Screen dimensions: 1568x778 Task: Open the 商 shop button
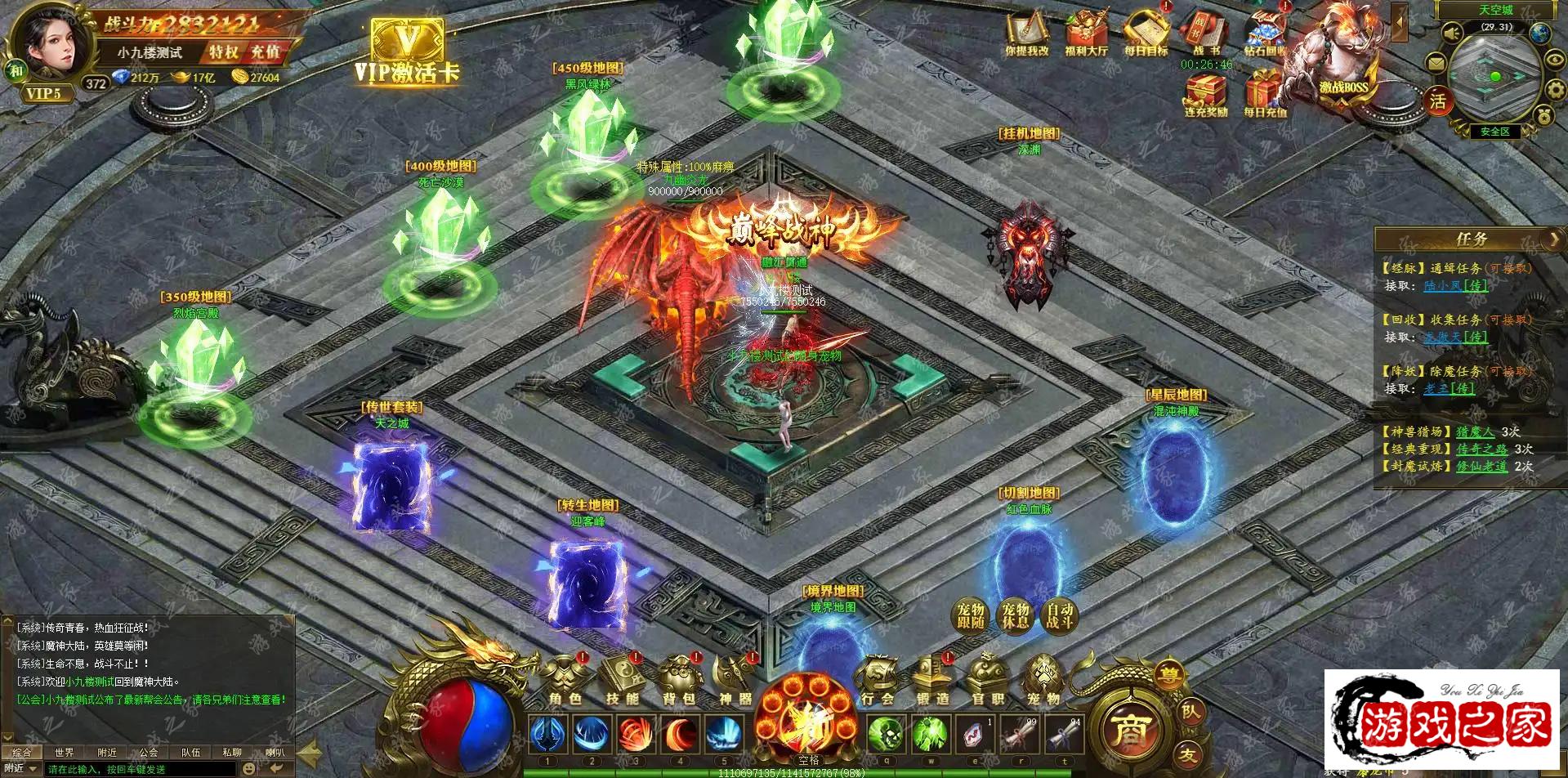(x=1132, y=730)
